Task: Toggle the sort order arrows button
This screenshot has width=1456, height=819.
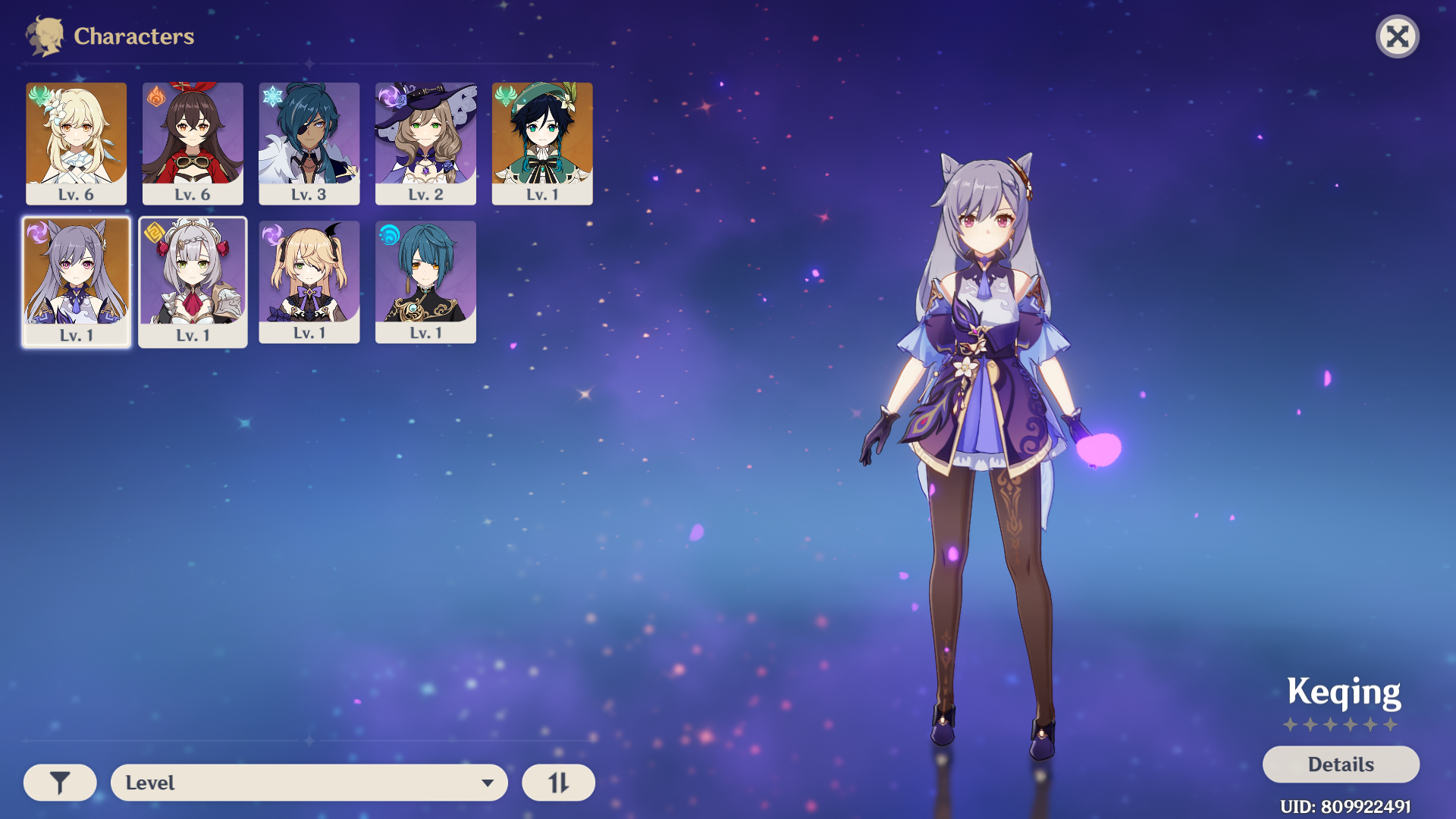Action: (x=558, y=783)
